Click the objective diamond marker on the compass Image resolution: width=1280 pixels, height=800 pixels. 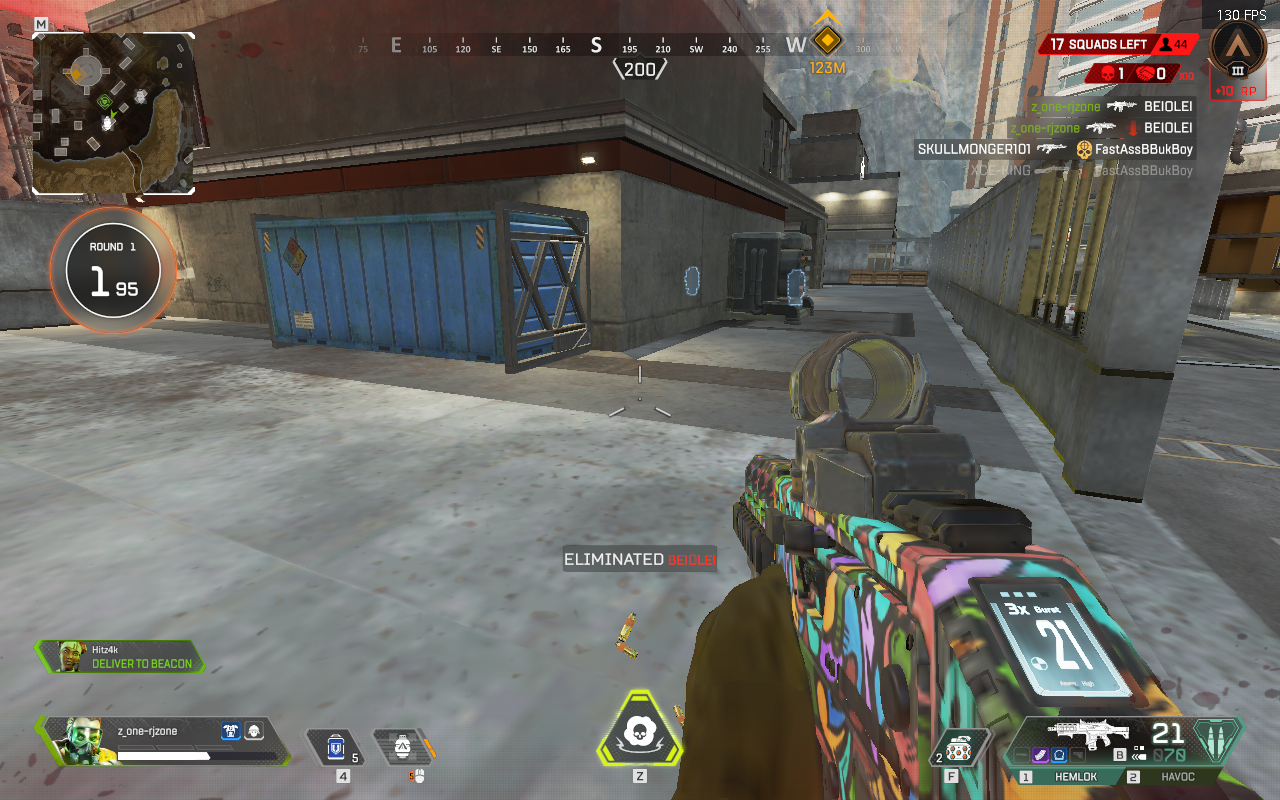coord(826,41)
